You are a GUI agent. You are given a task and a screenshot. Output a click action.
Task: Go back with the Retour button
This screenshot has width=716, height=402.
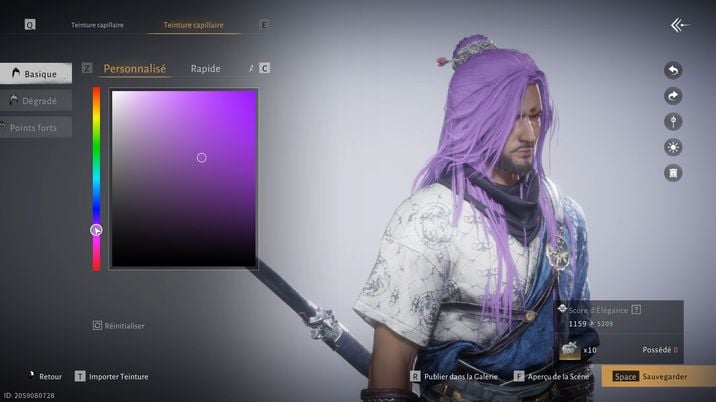[49, 377]
